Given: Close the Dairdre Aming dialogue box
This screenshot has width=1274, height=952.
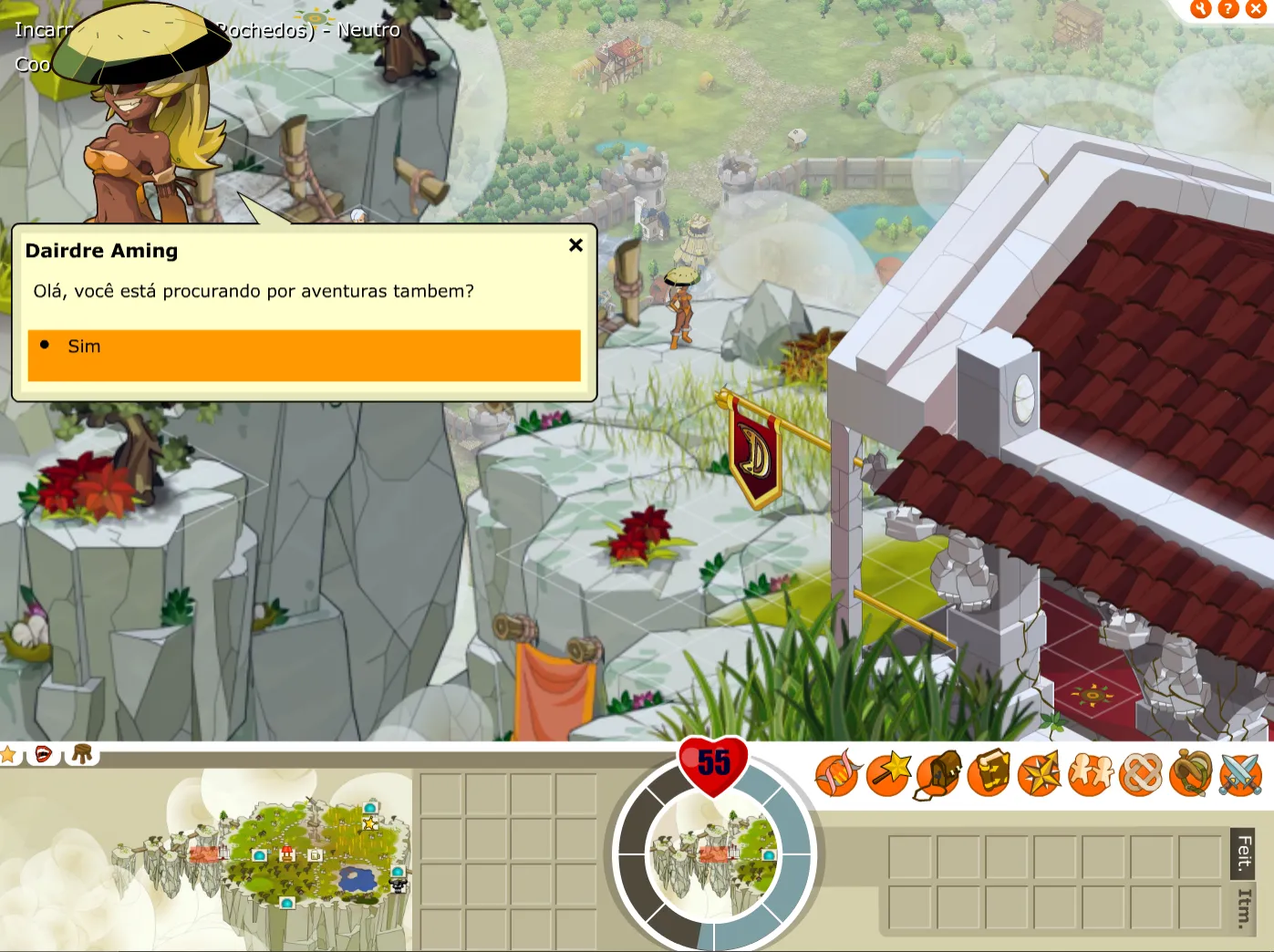Looking at the screenshot, I should [x=575, y=245].
